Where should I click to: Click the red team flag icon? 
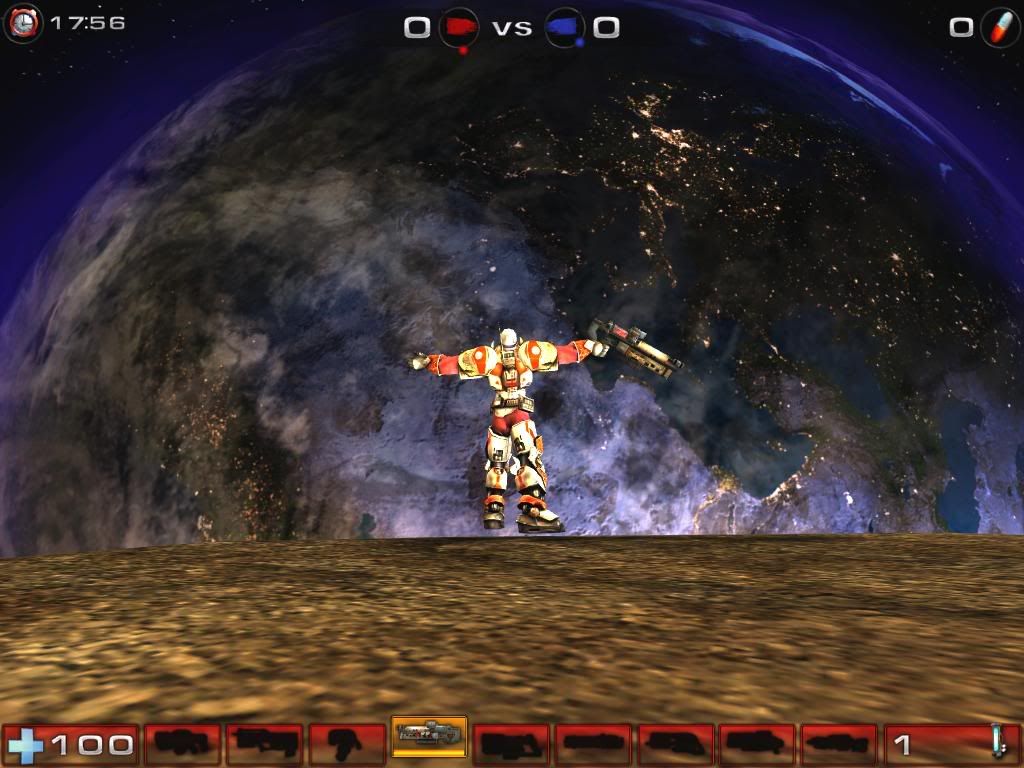459,26
